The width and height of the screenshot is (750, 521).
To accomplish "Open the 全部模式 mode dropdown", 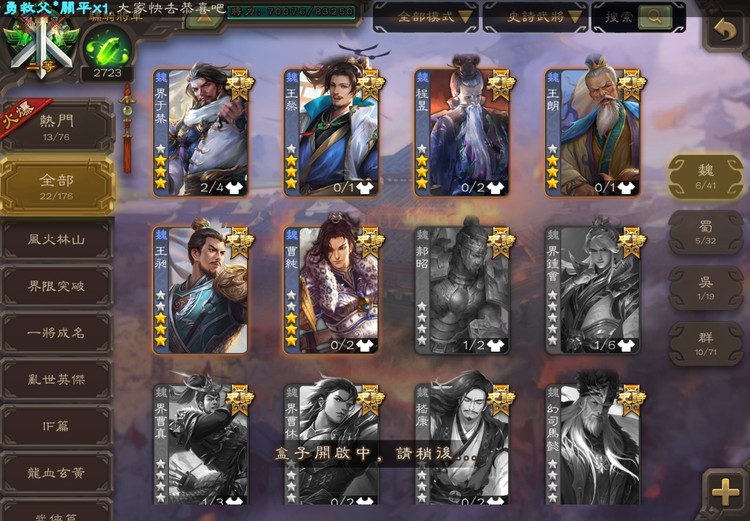I will [425, 17].
